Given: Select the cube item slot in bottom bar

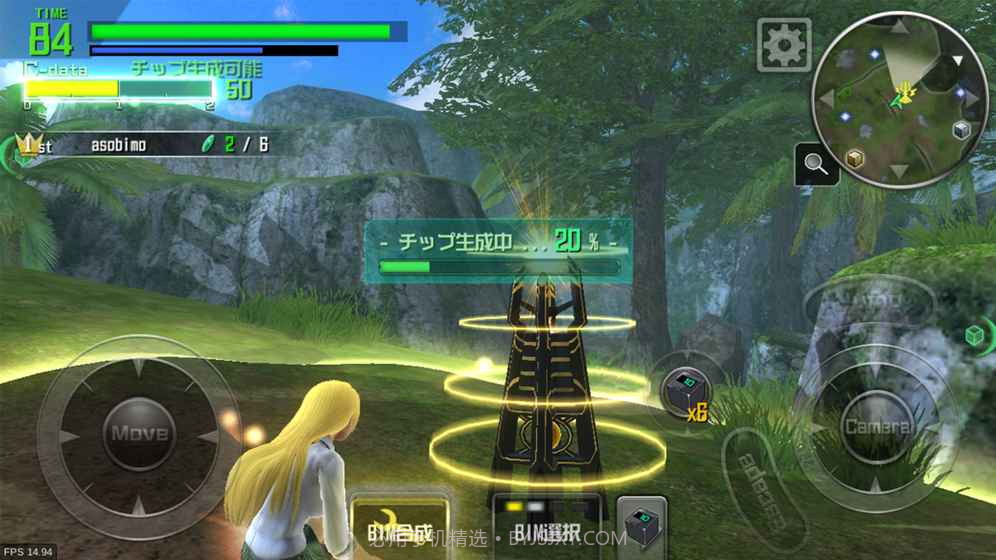Looking at the screenshot, I should point(641,527).
